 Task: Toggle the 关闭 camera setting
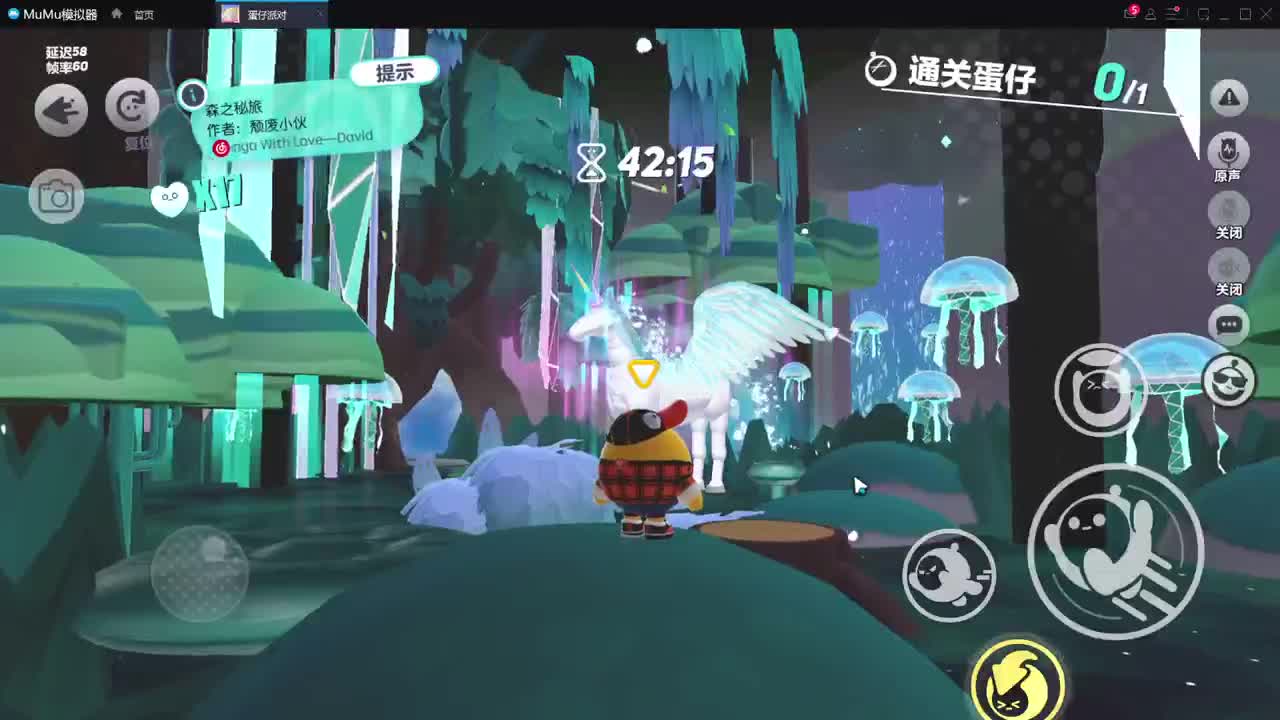point(1229,213)
